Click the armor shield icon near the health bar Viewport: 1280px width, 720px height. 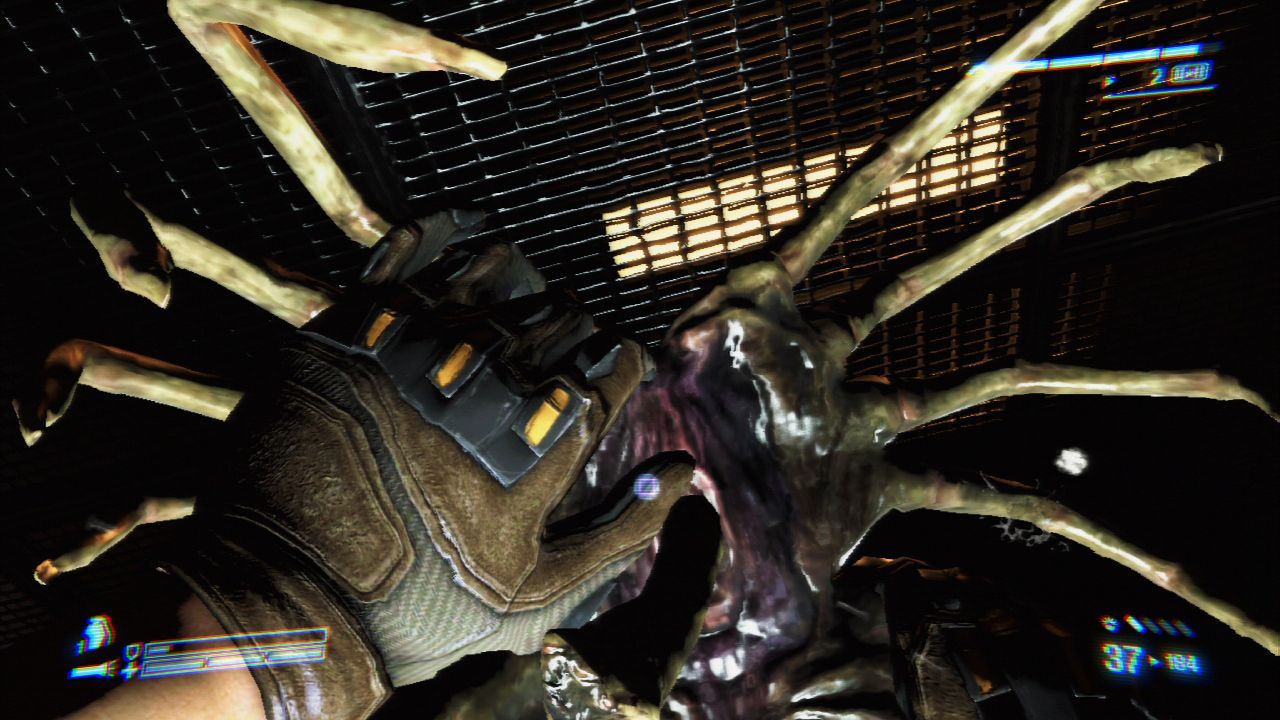point(134,650)
